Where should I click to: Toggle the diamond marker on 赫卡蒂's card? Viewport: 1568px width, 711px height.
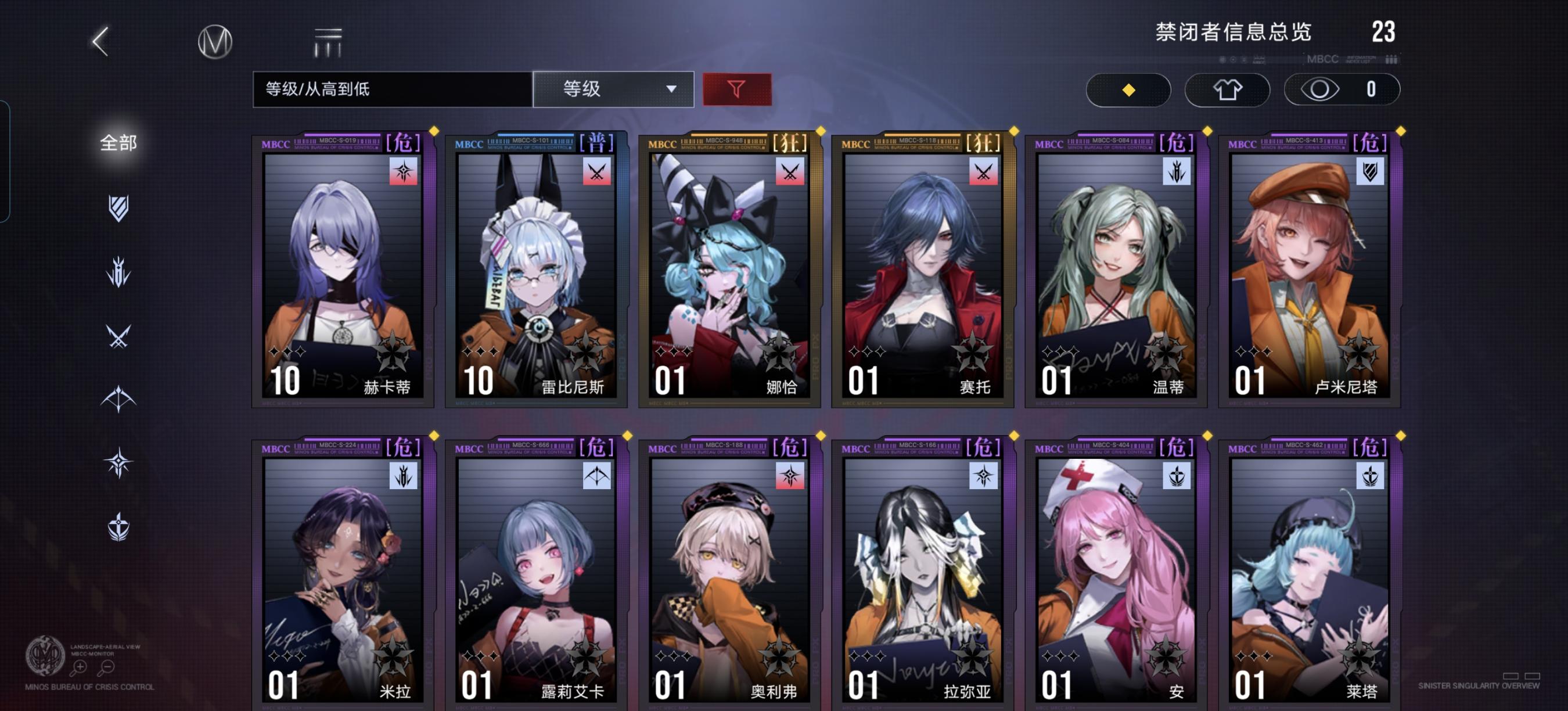tap(434, 130)
